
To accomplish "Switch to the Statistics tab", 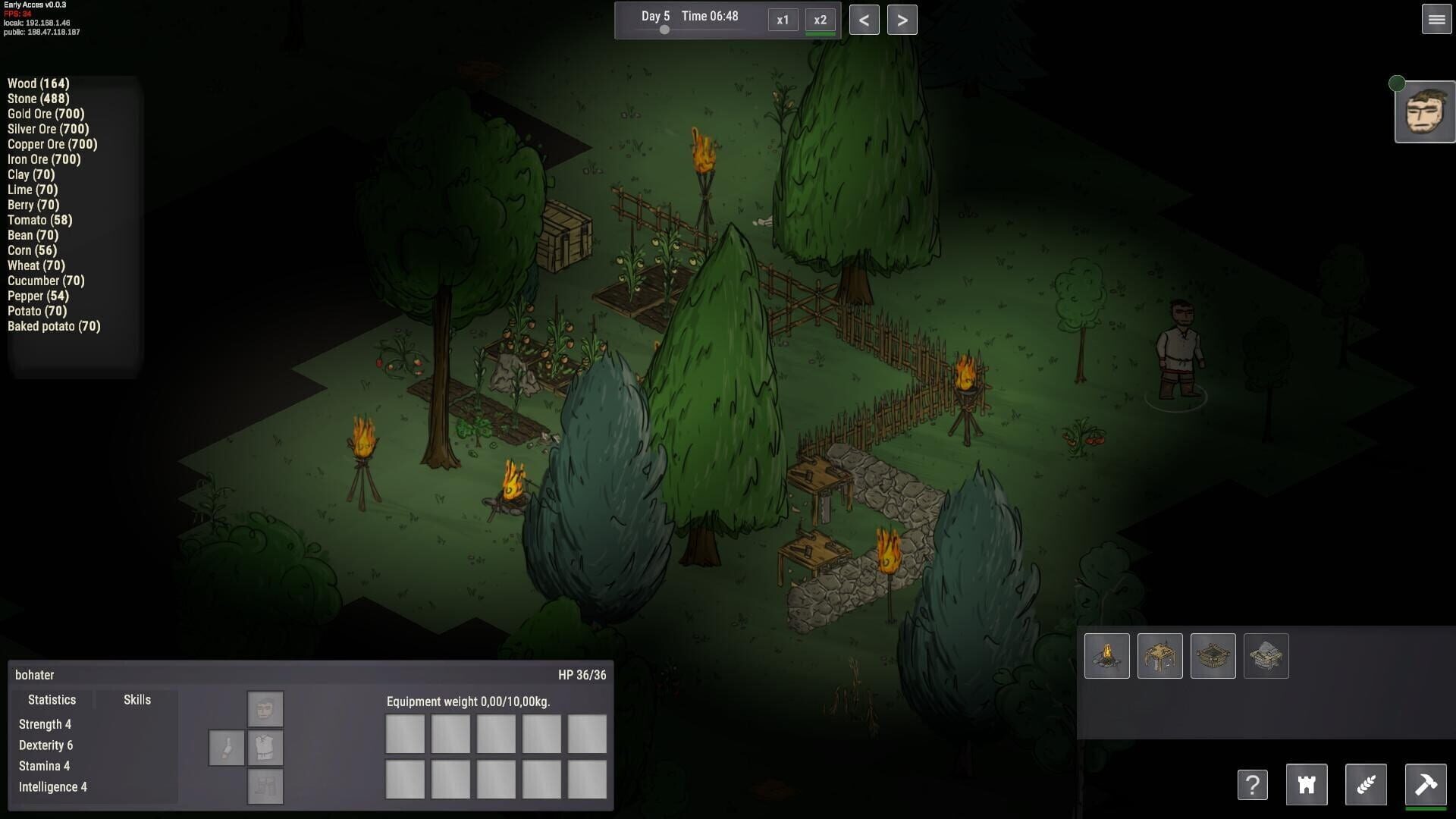I will pyautogui.click(x=52, y=699).
